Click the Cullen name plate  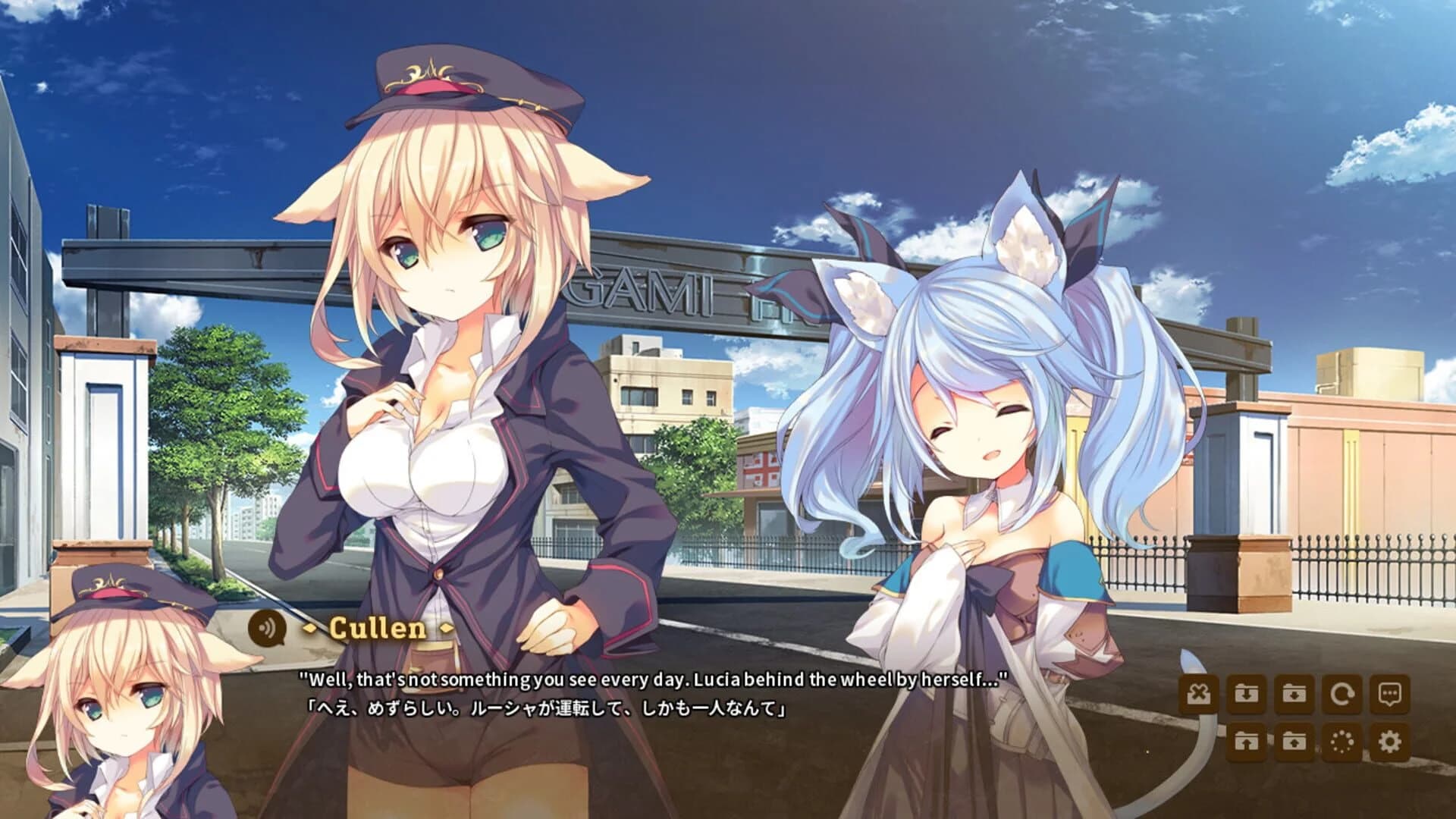378,629
